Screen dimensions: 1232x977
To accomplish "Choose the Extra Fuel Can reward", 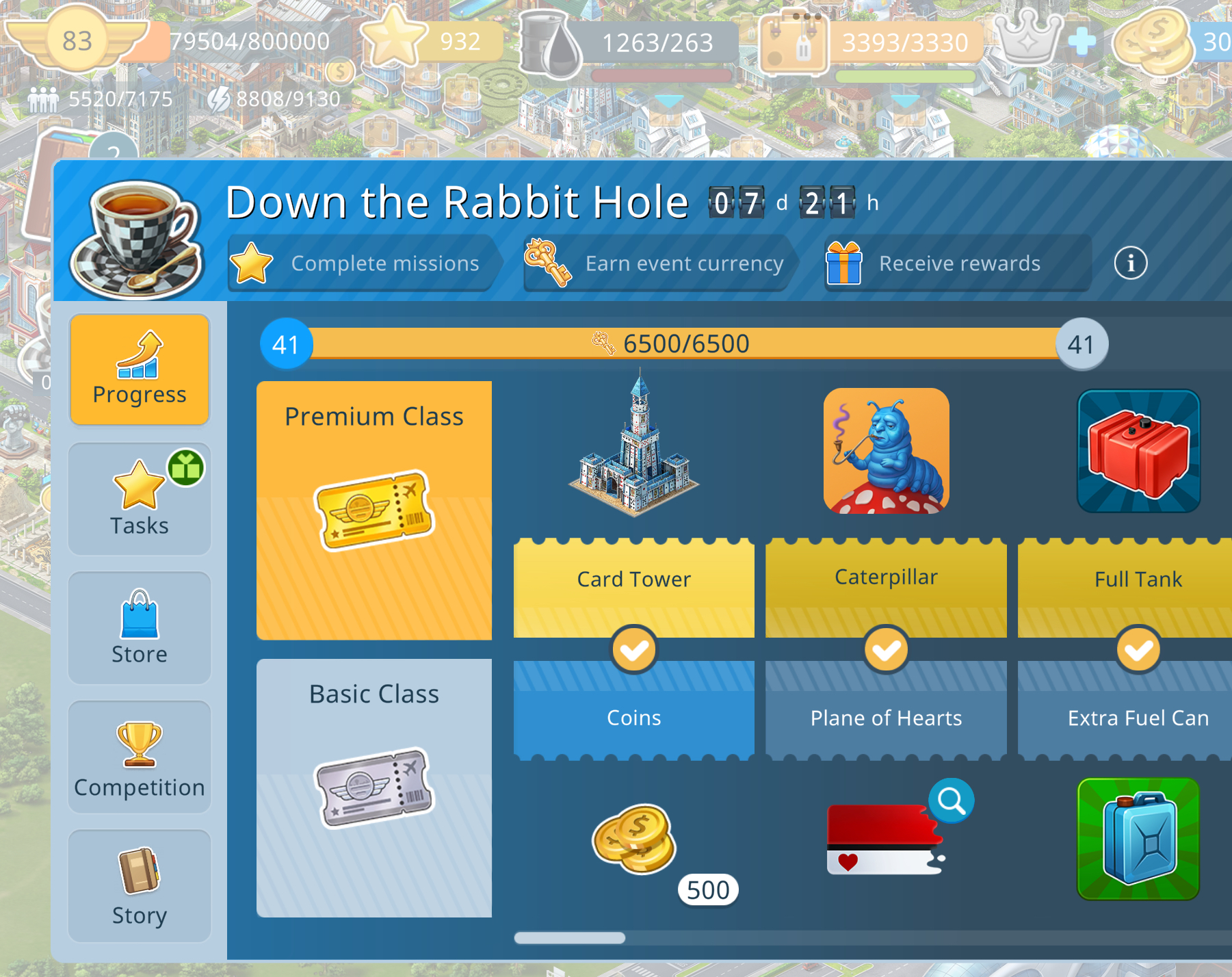I will (x=1138, y=839).
